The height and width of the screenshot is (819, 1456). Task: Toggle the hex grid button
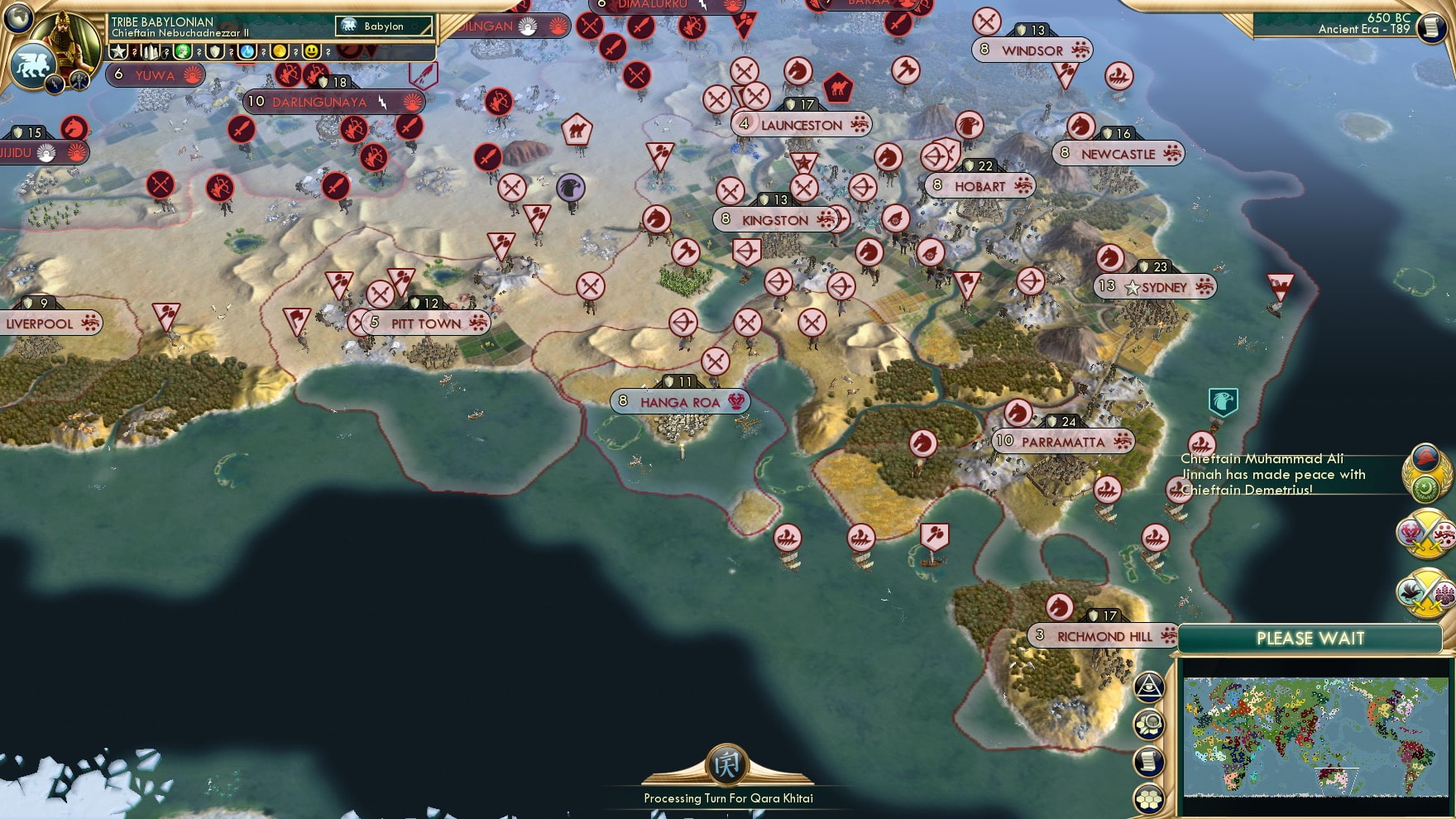1149,799
